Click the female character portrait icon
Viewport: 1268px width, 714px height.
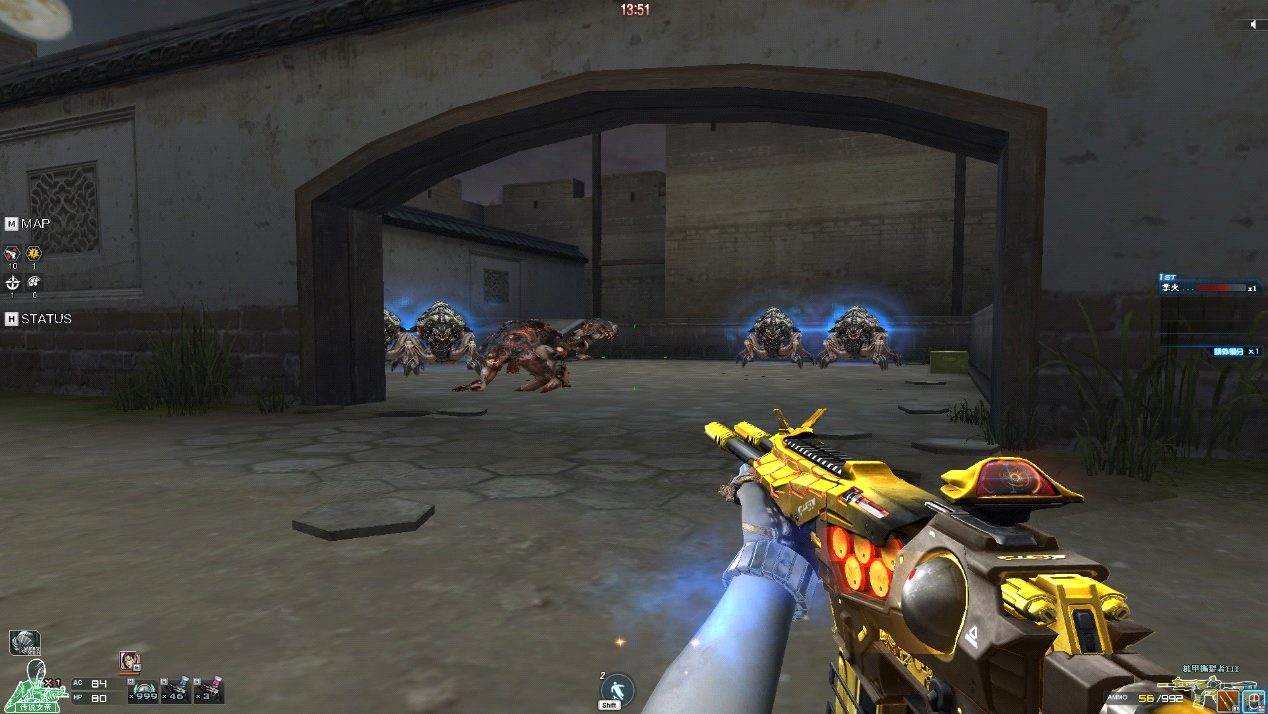[x=129, y=660]
